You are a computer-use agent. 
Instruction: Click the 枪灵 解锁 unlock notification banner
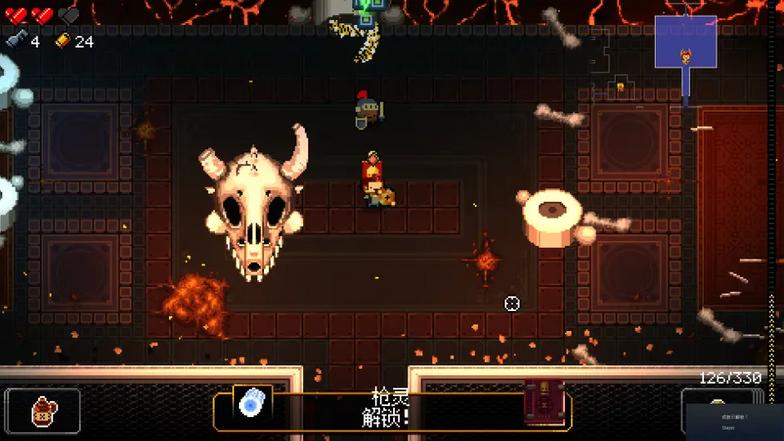[x=392, y=410]
